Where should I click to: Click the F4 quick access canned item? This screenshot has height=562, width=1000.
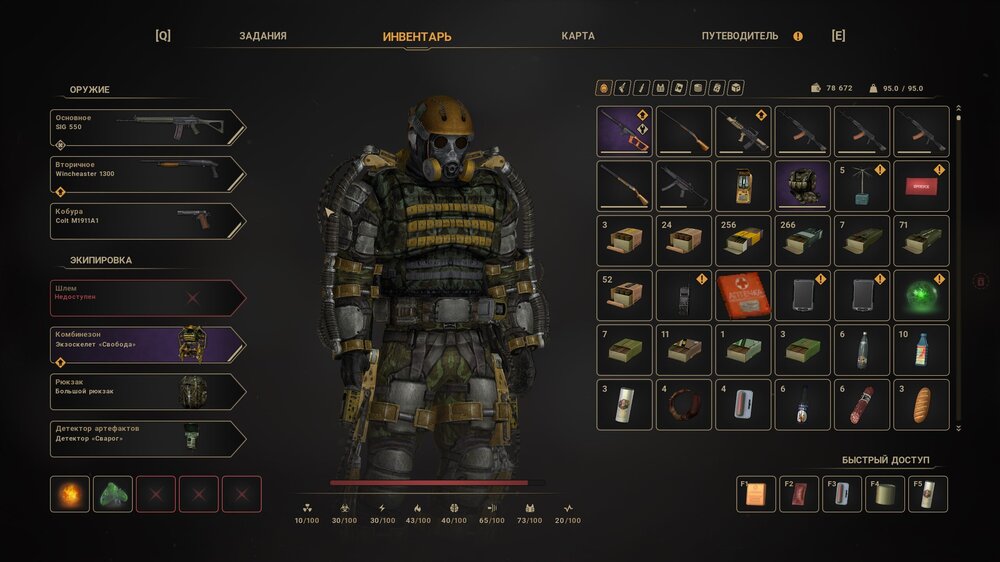[885, 494]
